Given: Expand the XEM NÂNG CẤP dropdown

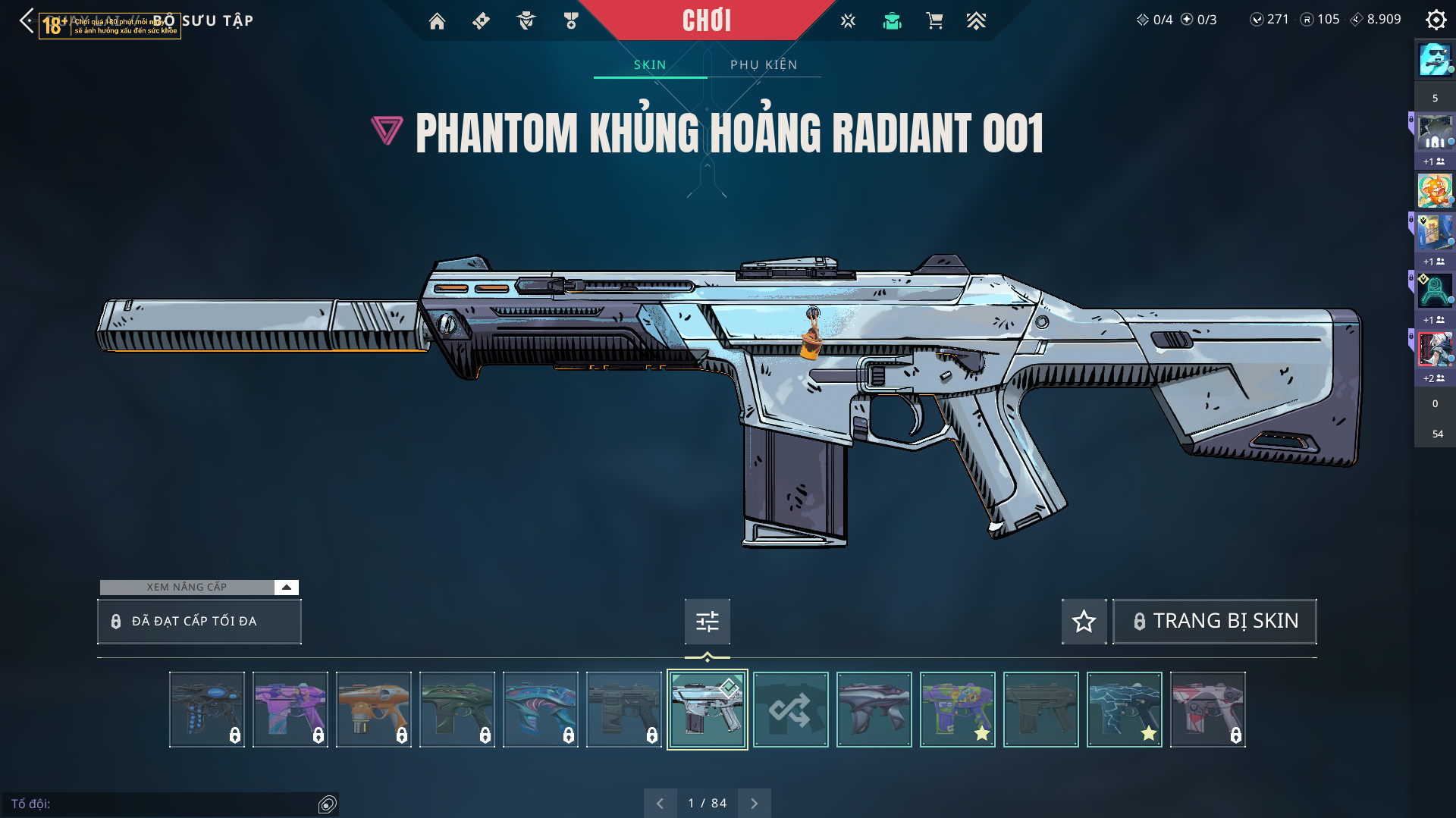Looking at the screenshot, I should [286, 588].
